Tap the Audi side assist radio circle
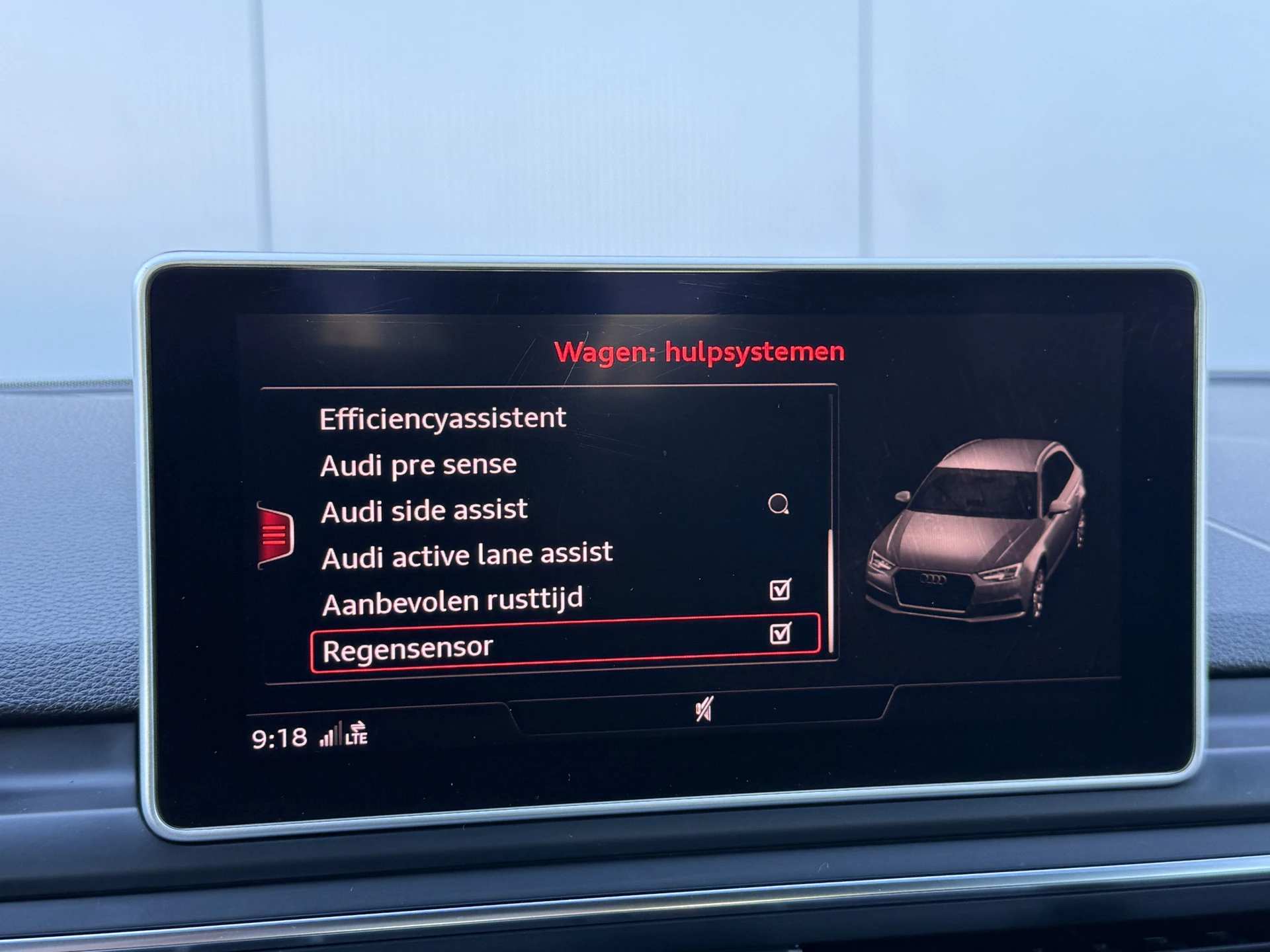This screenshot has height=952, width=1270. (779, 504)
